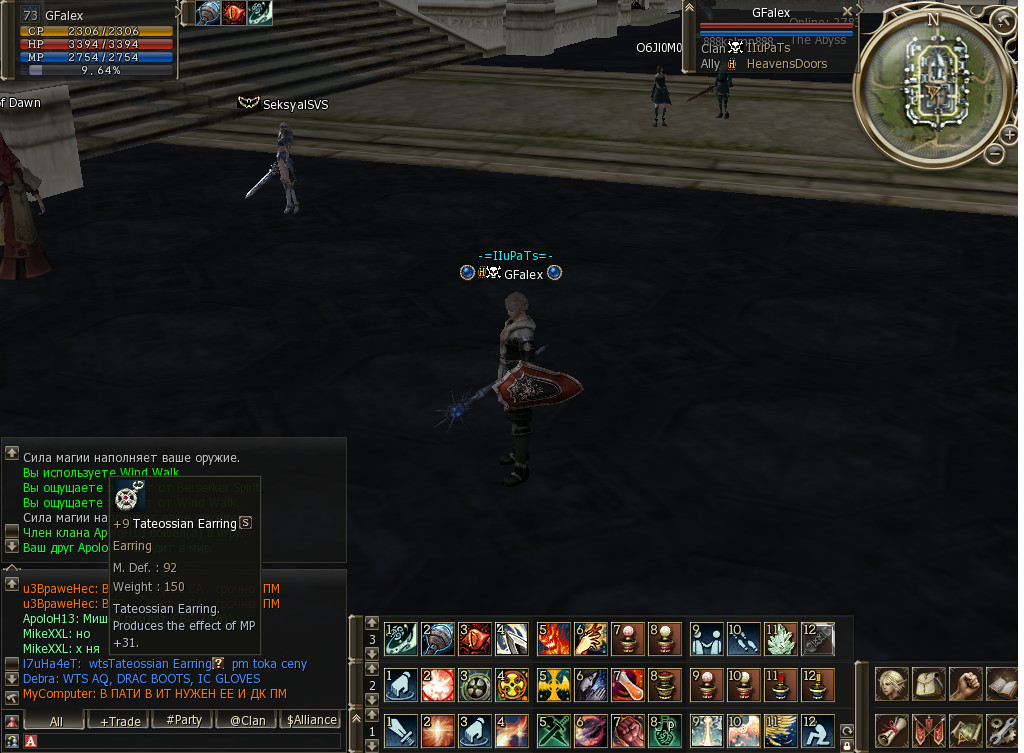
Task: Close the GFalex target window
Action: tap(847, 12)
